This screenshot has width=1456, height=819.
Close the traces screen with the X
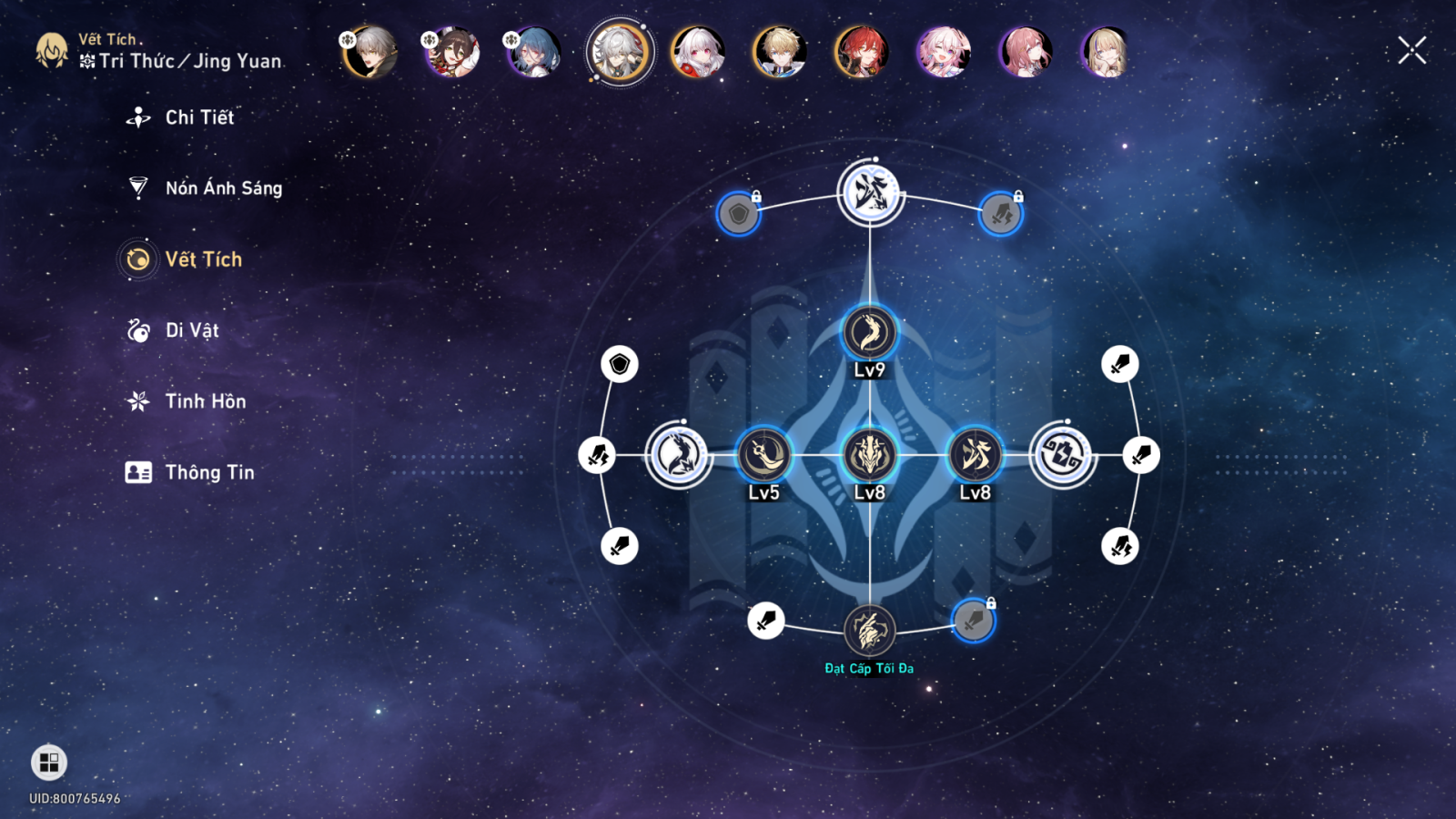[x=1411, y=51]
